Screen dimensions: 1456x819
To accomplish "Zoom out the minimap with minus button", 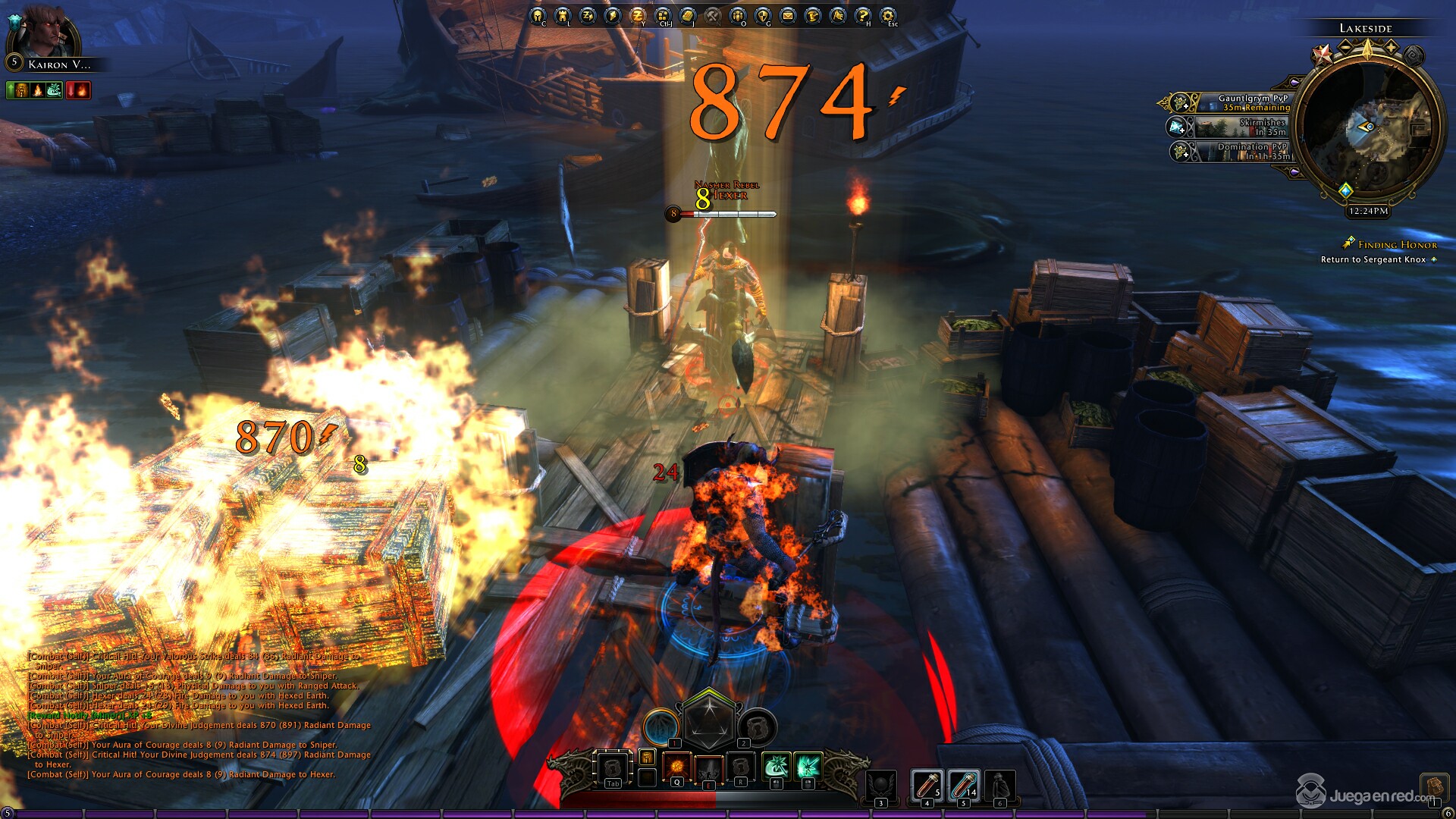I will pyautogui.click(x=1345, y=47).
